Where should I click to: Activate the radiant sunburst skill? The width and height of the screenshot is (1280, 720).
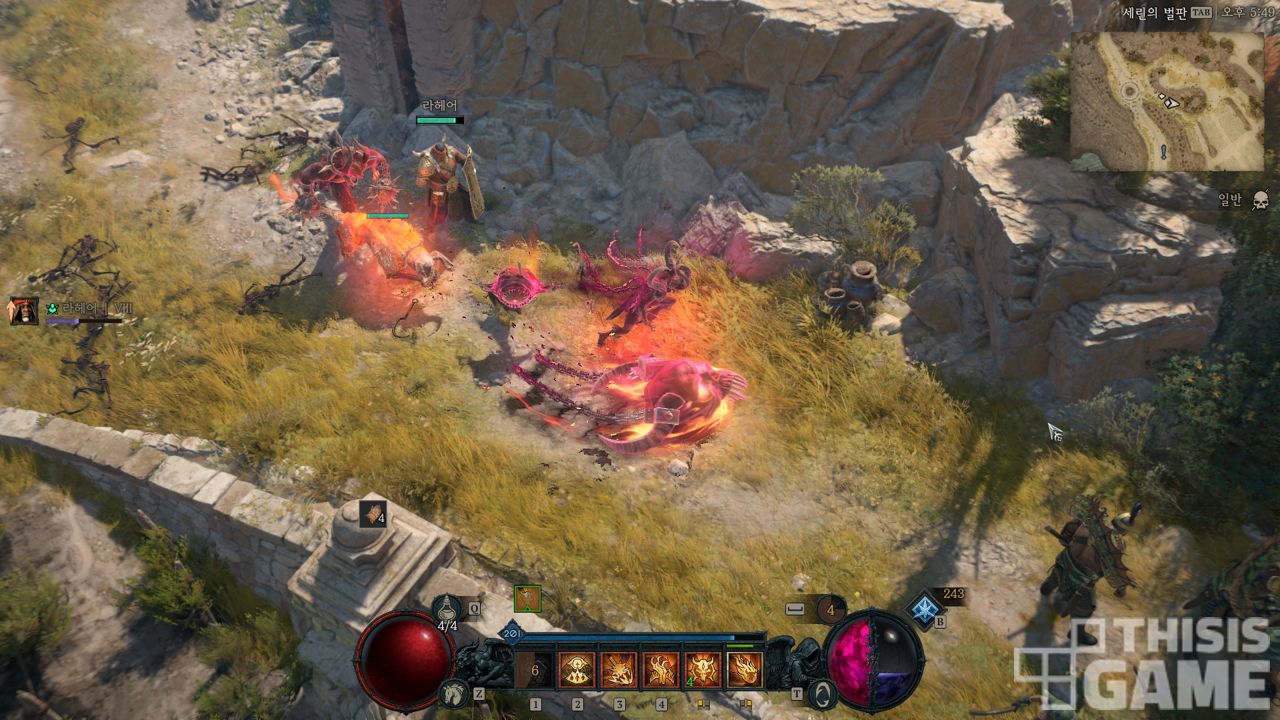click(x=619, y=670)
